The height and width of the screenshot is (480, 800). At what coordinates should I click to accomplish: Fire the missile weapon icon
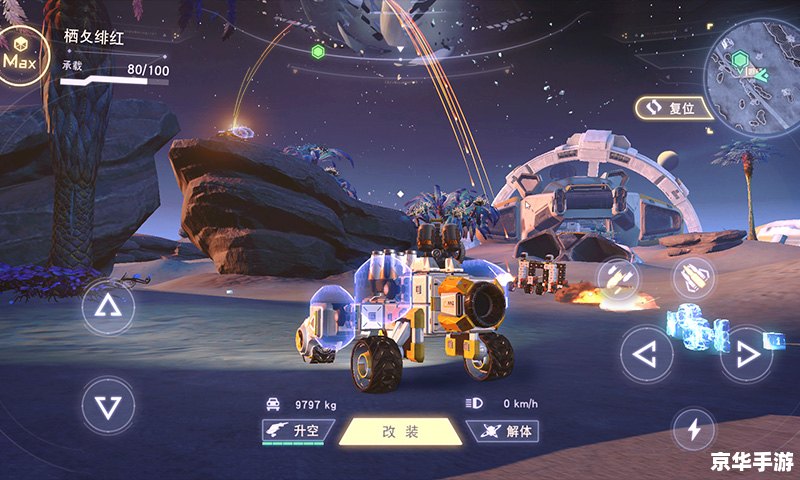click(x=619, y=280)
